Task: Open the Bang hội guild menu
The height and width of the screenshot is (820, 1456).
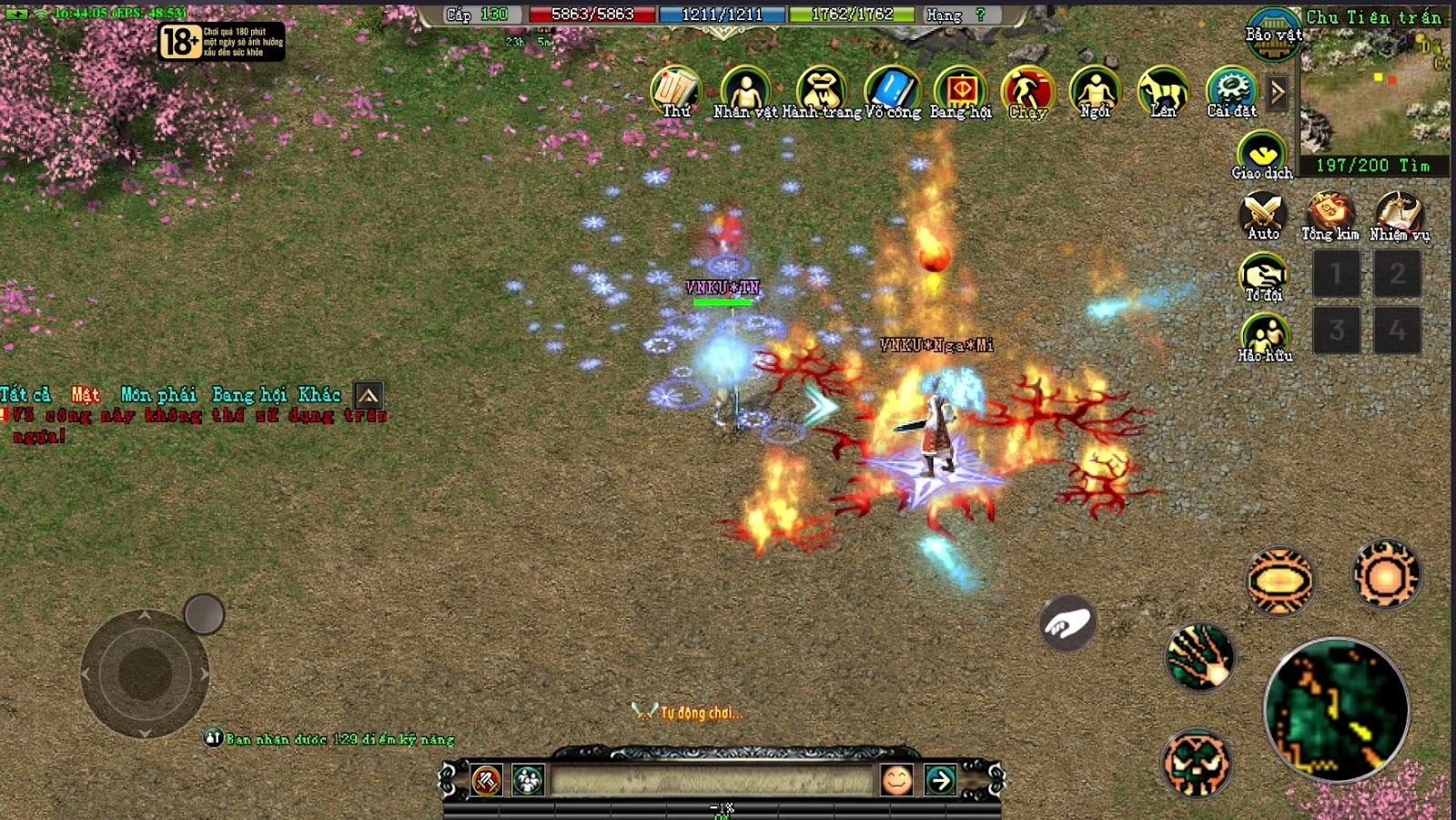Action: 960,91
